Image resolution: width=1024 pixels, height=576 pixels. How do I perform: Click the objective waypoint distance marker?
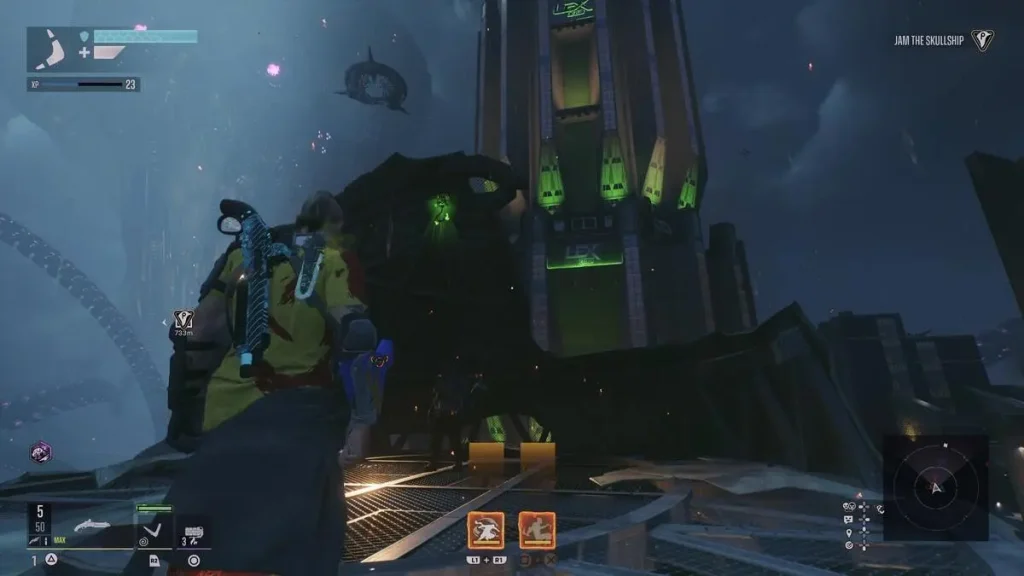pyautogui.click(x=182, y=321)
